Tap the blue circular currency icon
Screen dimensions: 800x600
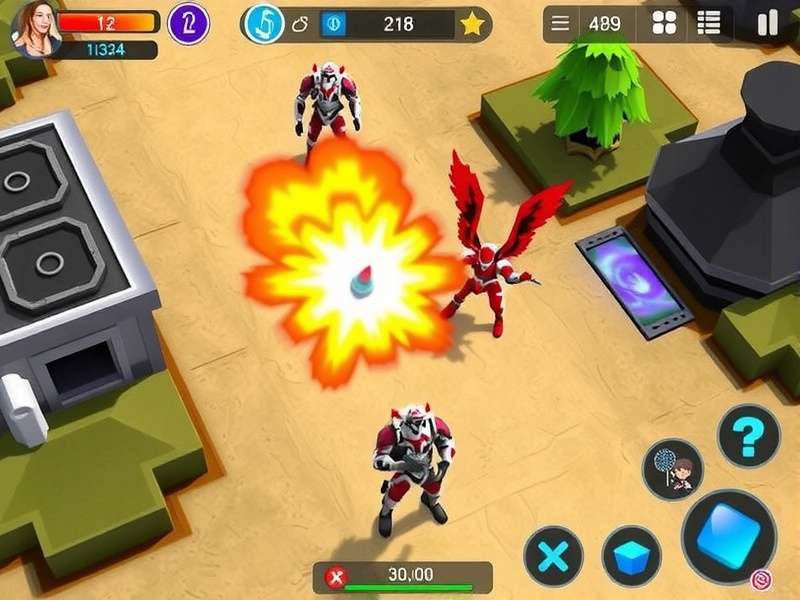coord(265,24)
